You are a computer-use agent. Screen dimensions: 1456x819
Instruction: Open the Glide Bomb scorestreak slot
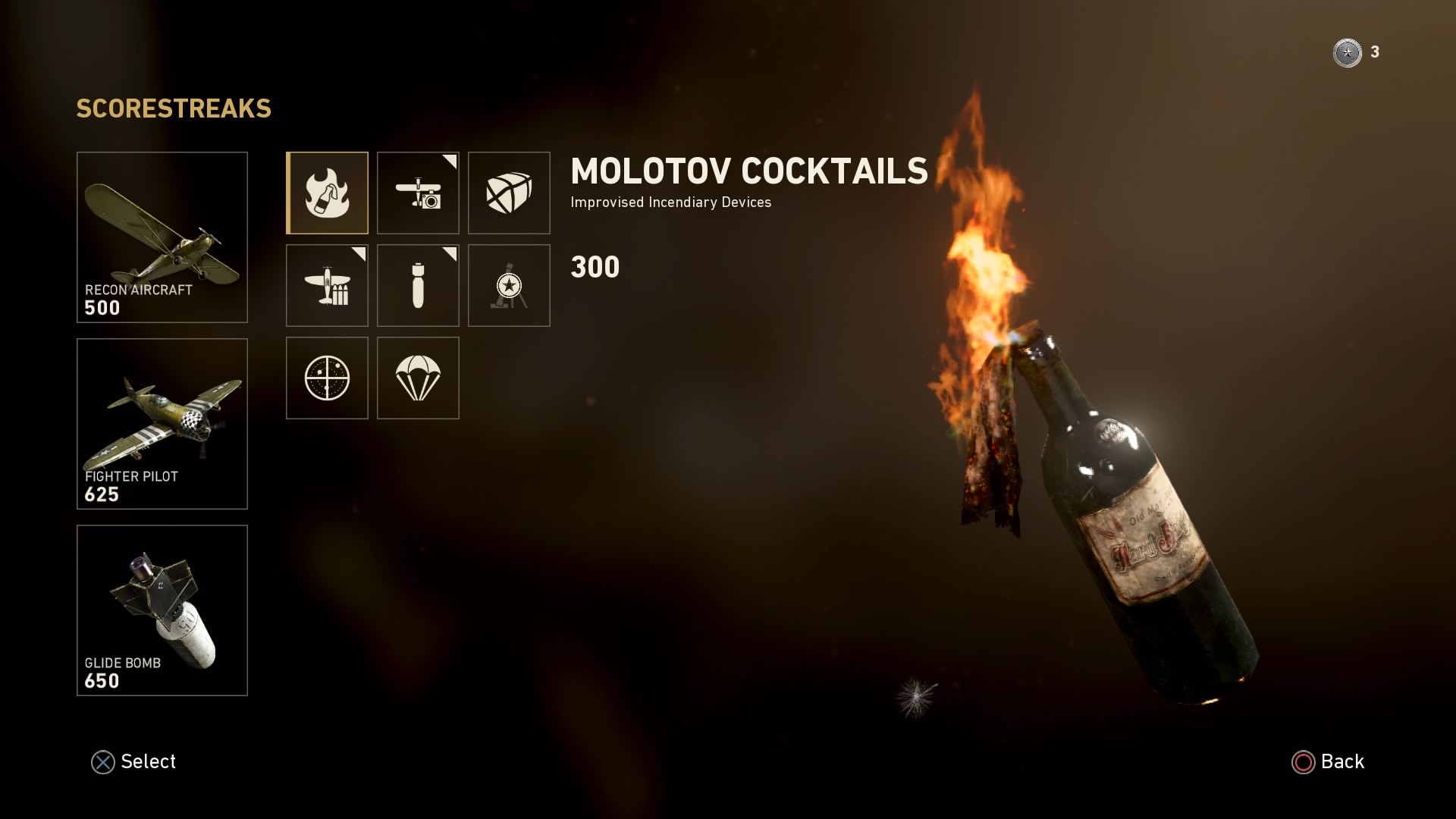[162, 610]
